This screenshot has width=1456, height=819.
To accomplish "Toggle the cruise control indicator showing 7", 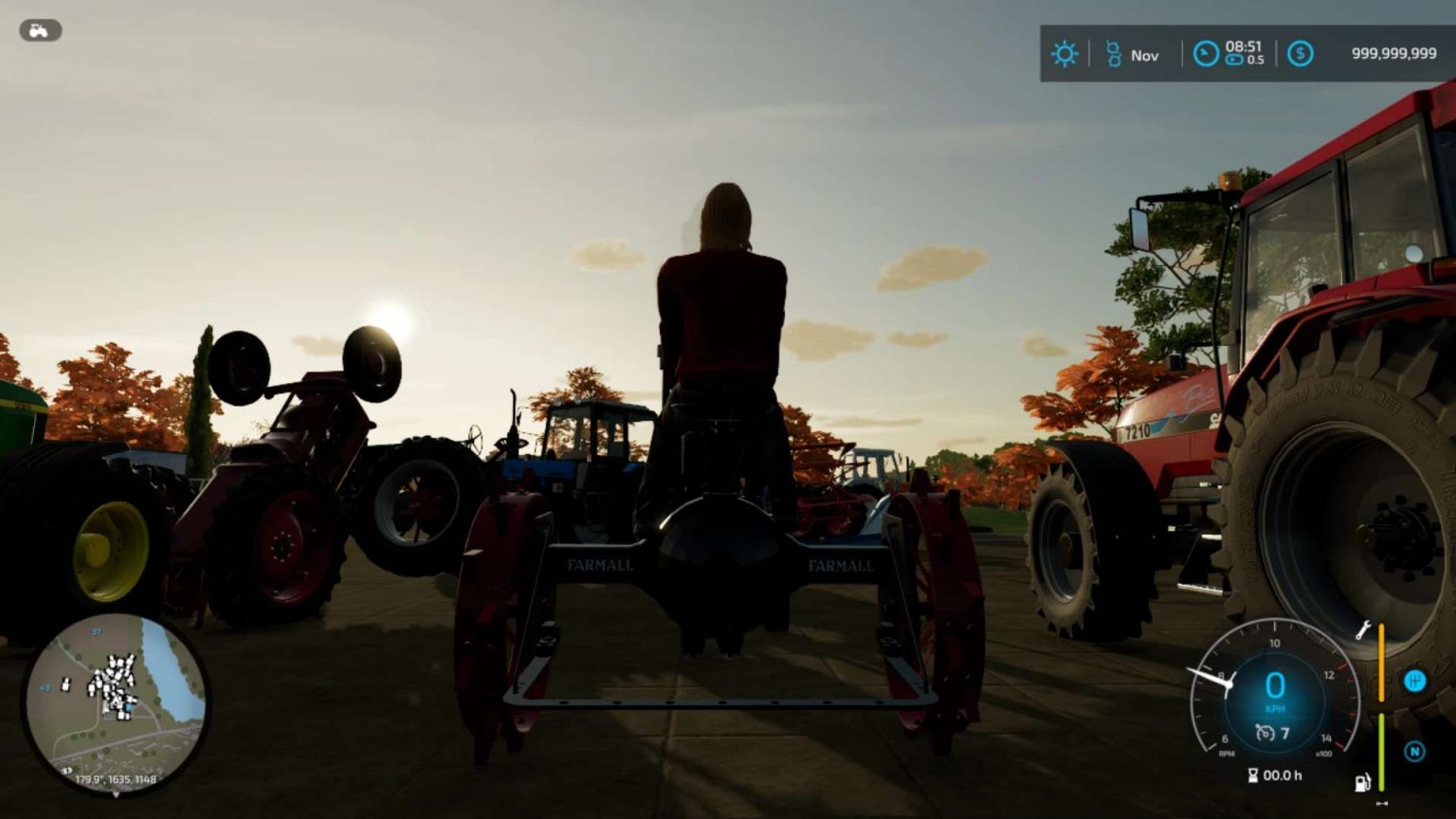I will pos(1272,732).
